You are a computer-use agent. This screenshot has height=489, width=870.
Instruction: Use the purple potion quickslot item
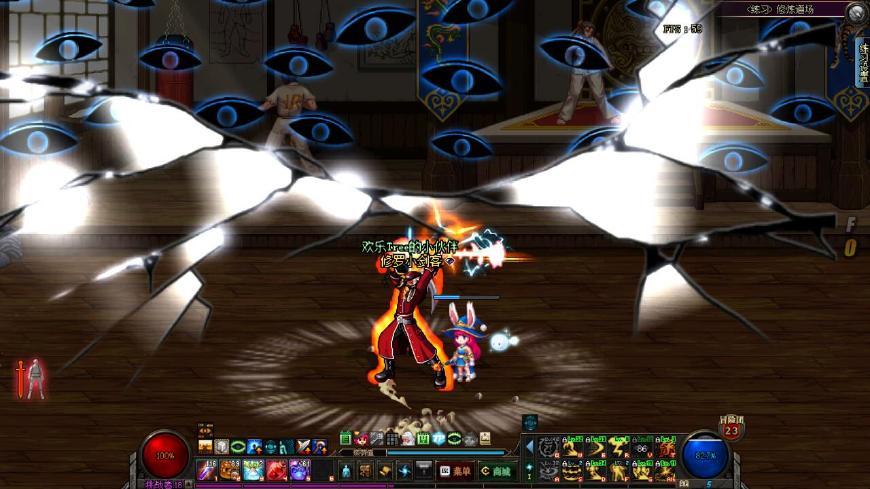point(300,469)
